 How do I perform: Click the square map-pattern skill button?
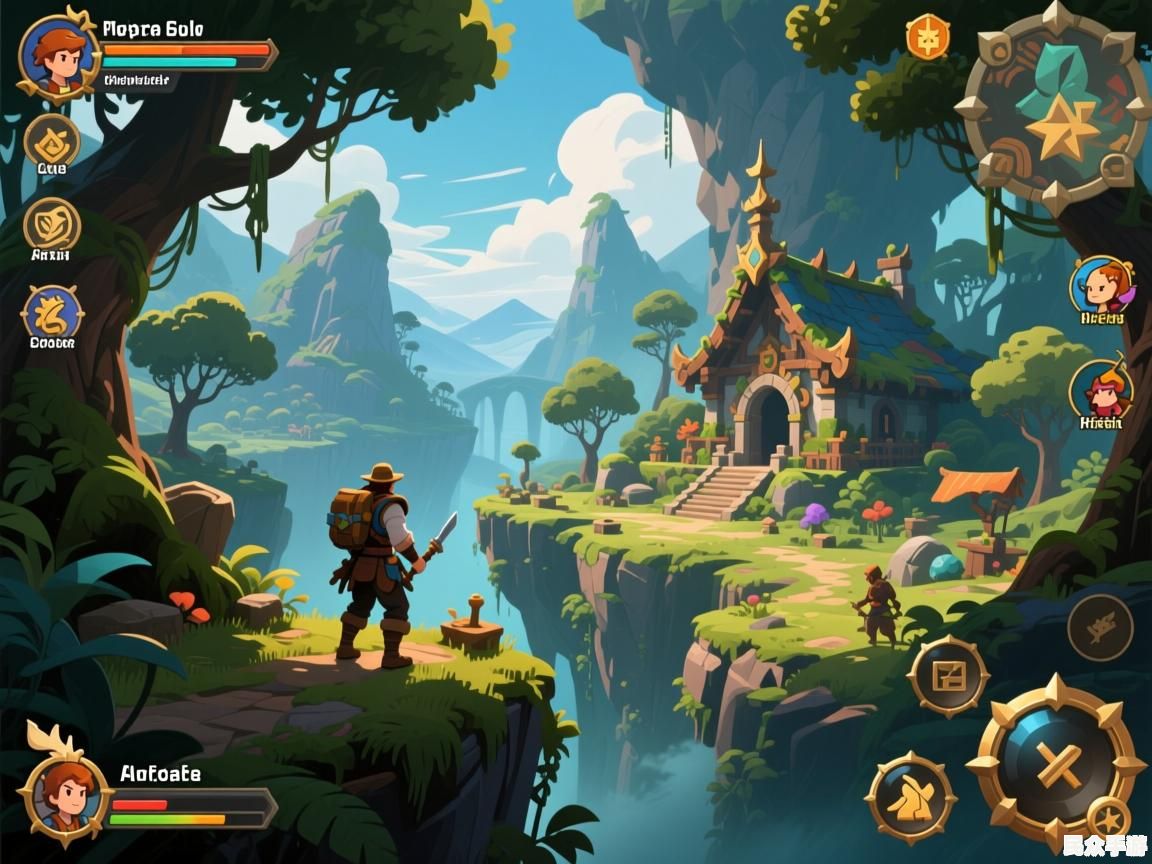point(947,676)
